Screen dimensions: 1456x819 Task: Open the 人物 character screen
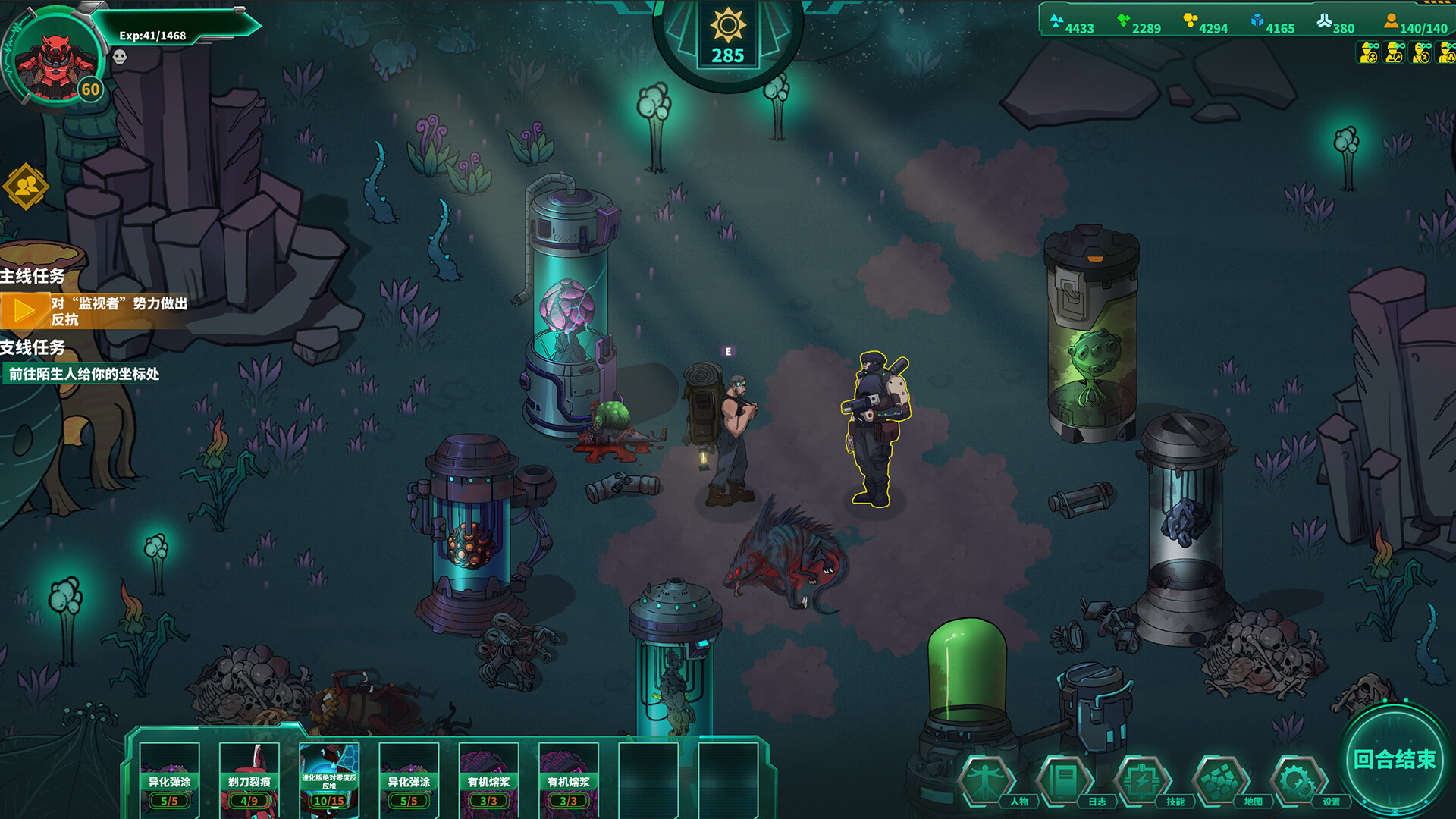pos(986,780)
